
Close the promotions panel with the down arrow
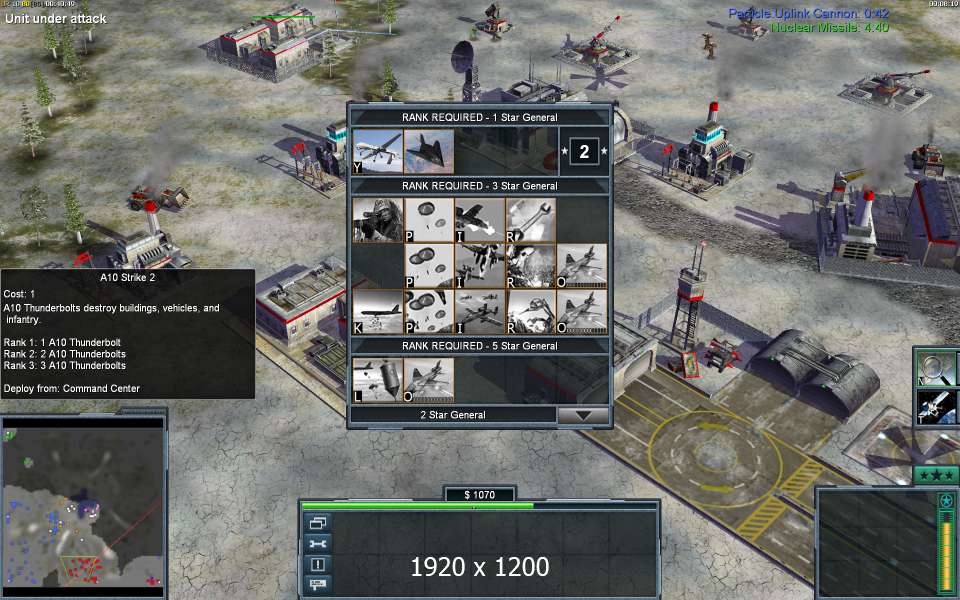pyautogui.click(x=583, y=415)
